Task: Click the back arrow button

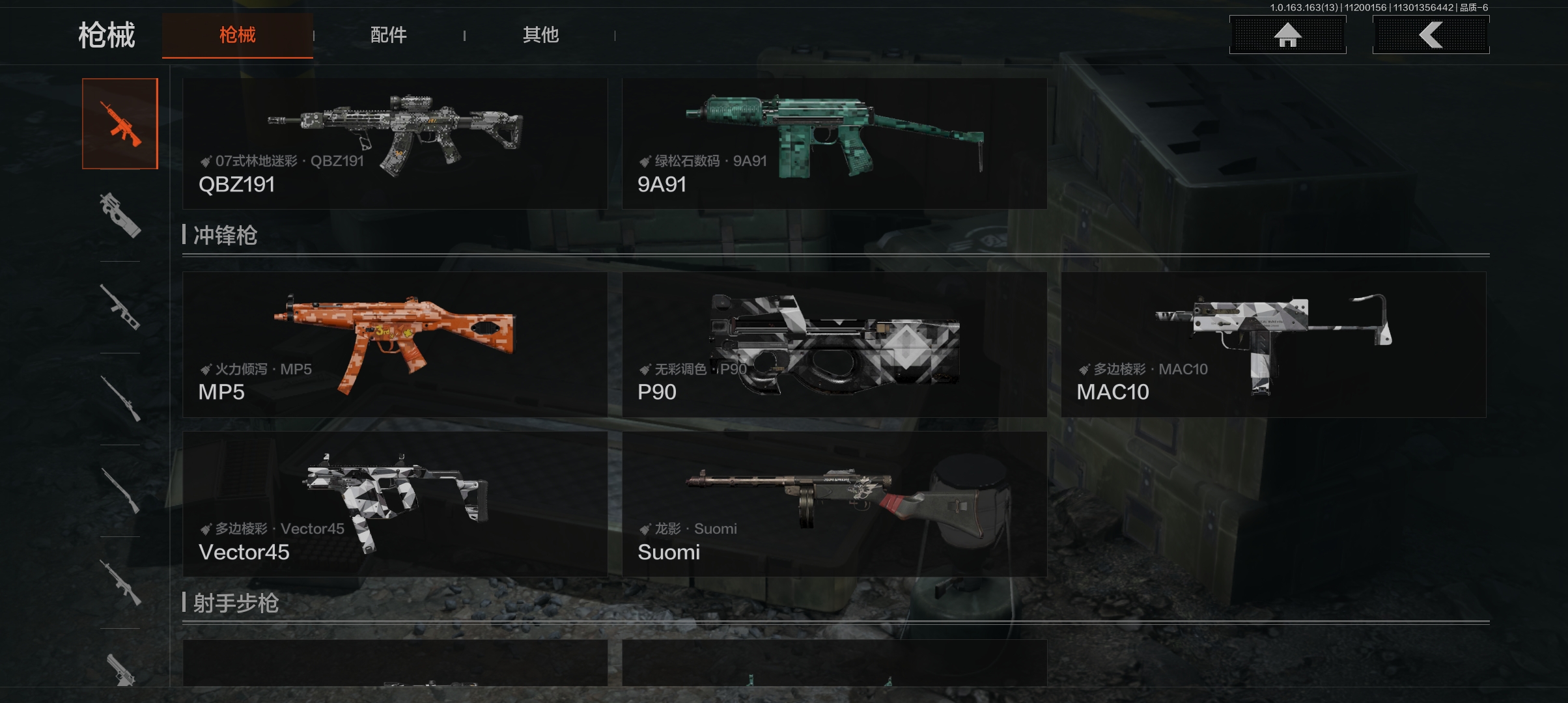Action: pyautogui.click(x=1431, y=35)
